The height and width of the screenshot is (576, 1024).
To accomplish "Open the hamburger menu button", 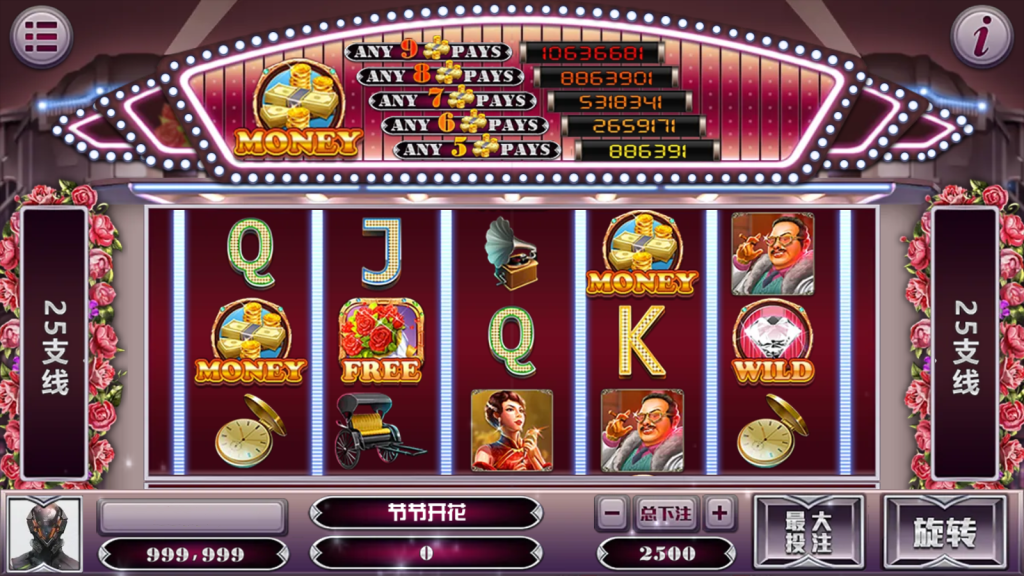I will (x=41, y=37).
